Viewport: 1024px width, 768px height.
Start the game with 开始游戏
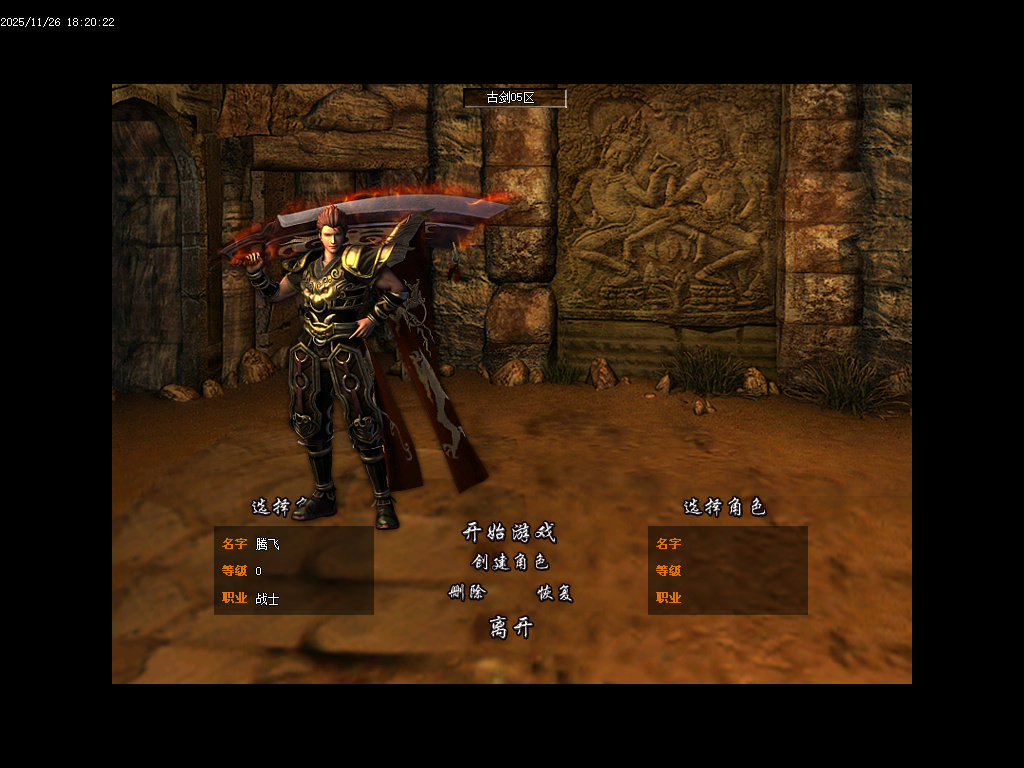pyautogui.click(x=509, y=532)
